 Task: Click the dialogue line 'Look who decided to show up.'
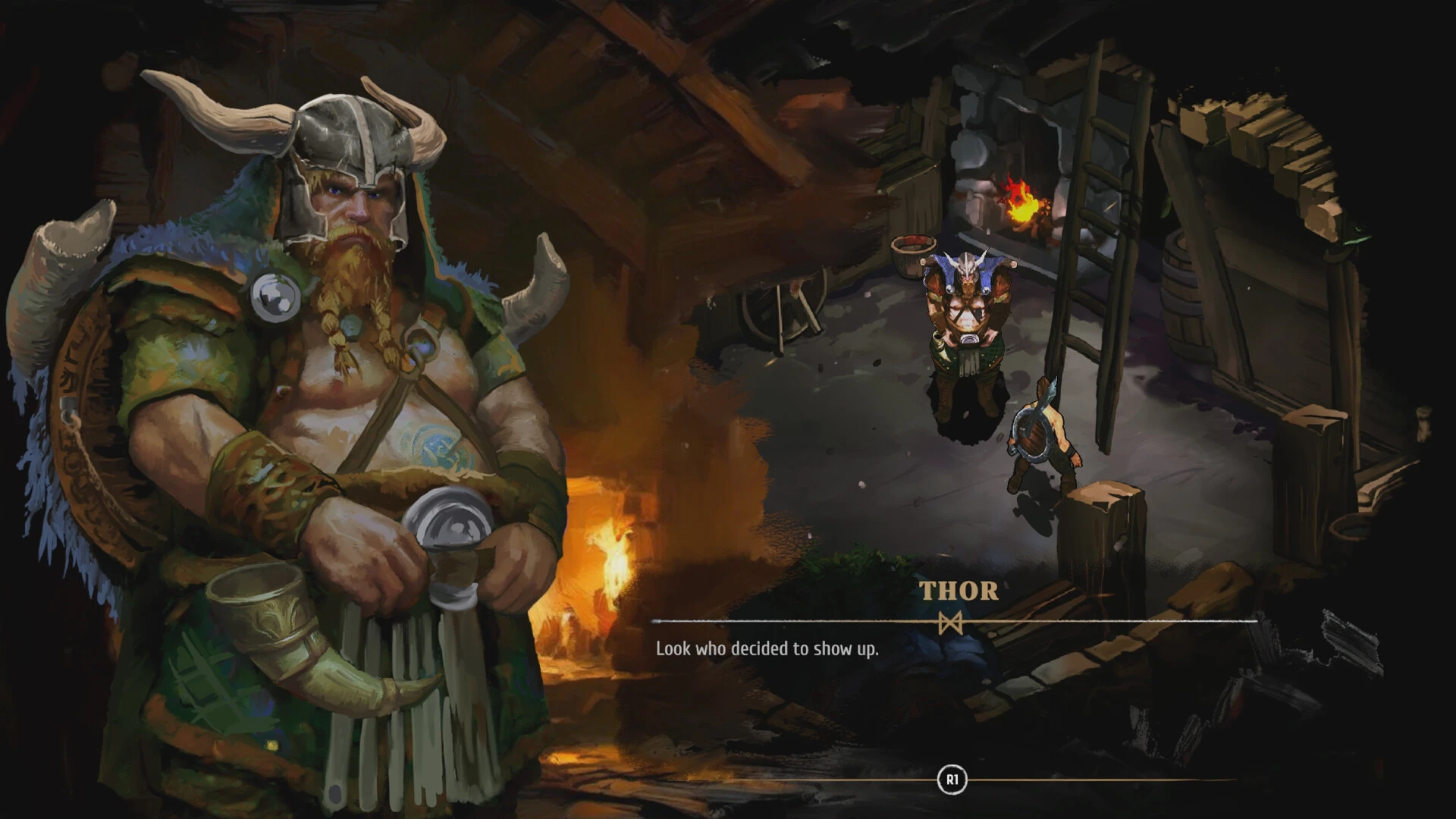pyautogui.click(x=766, y=648)
